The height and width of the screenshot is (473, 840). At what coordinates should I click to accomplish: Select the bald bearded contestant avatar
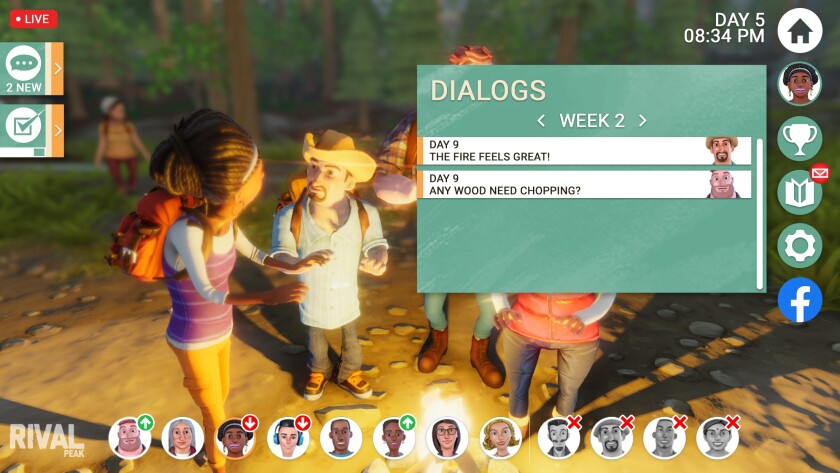(x=130, y=437)
